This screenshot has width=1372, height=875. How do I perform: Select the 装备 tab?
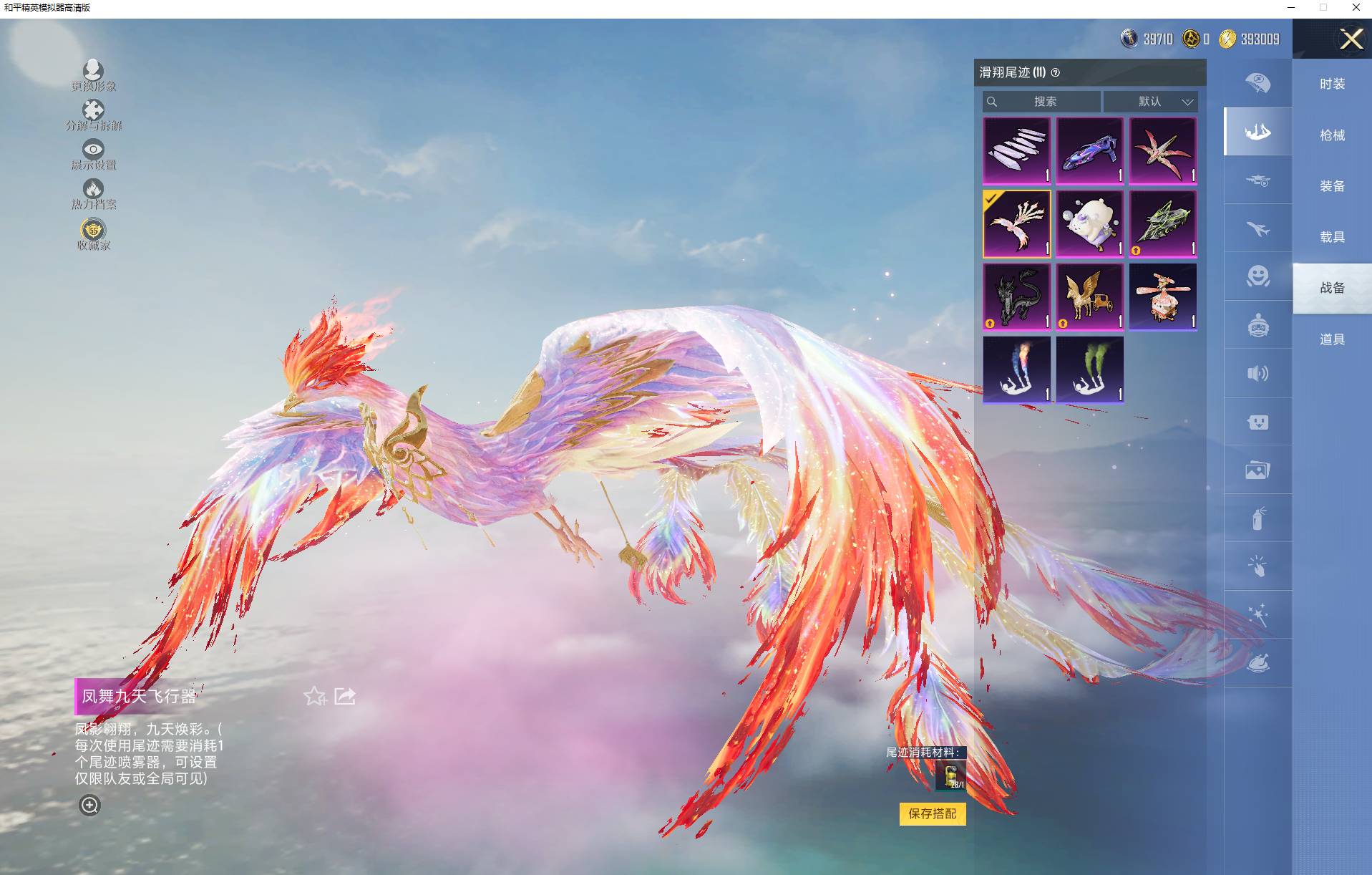point(1332,186)
